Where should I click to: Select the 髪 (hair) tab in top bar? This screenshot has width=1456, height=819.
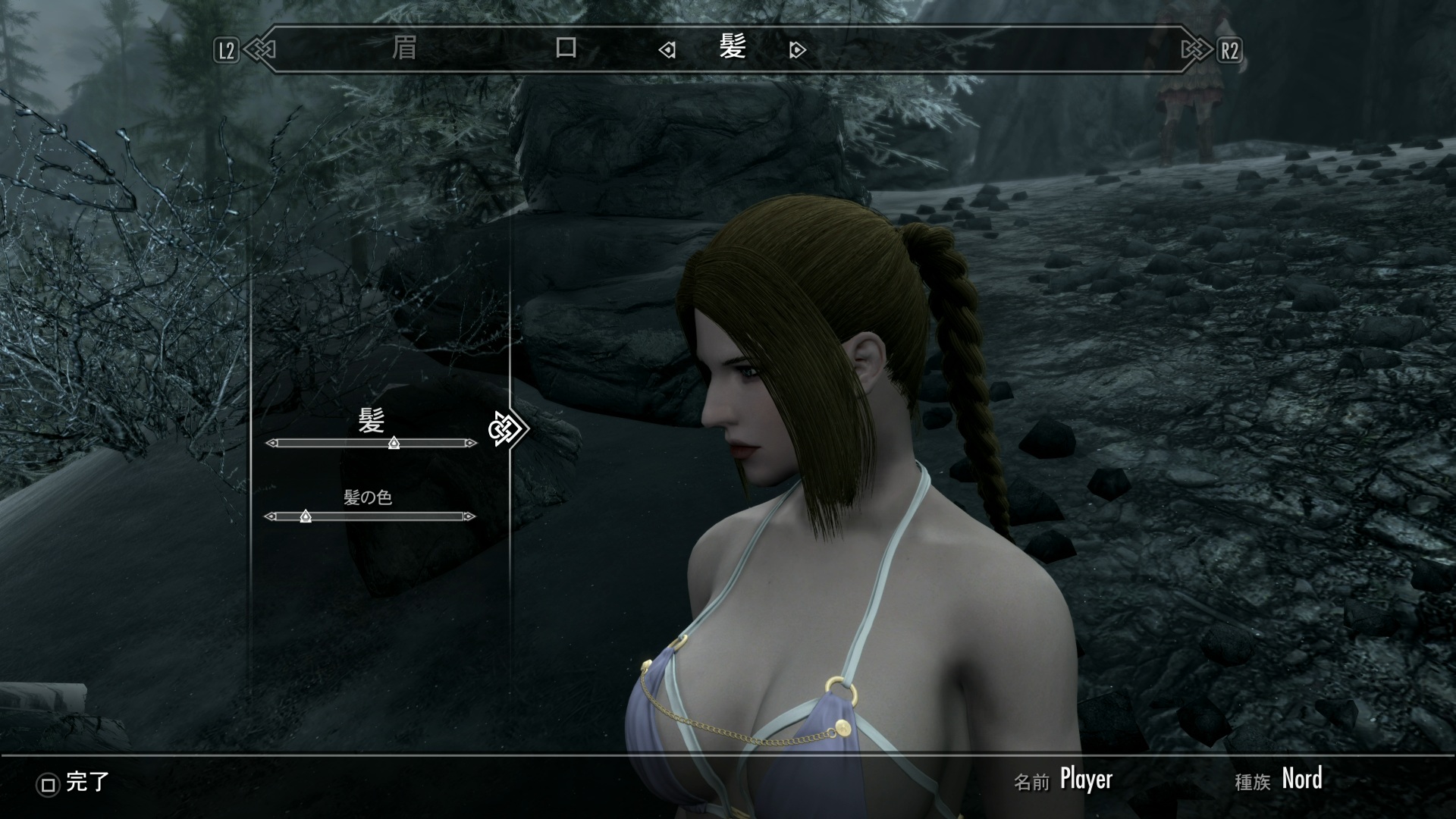pyautogui.click(x=733, y=48)
